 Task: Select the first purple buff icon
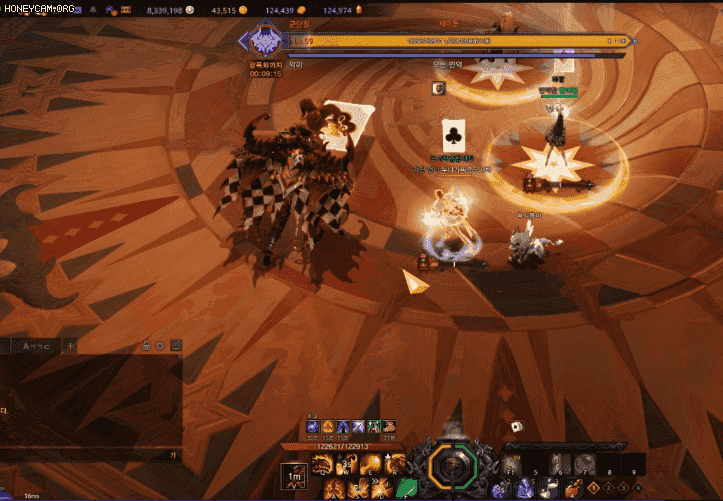(312, 427)
